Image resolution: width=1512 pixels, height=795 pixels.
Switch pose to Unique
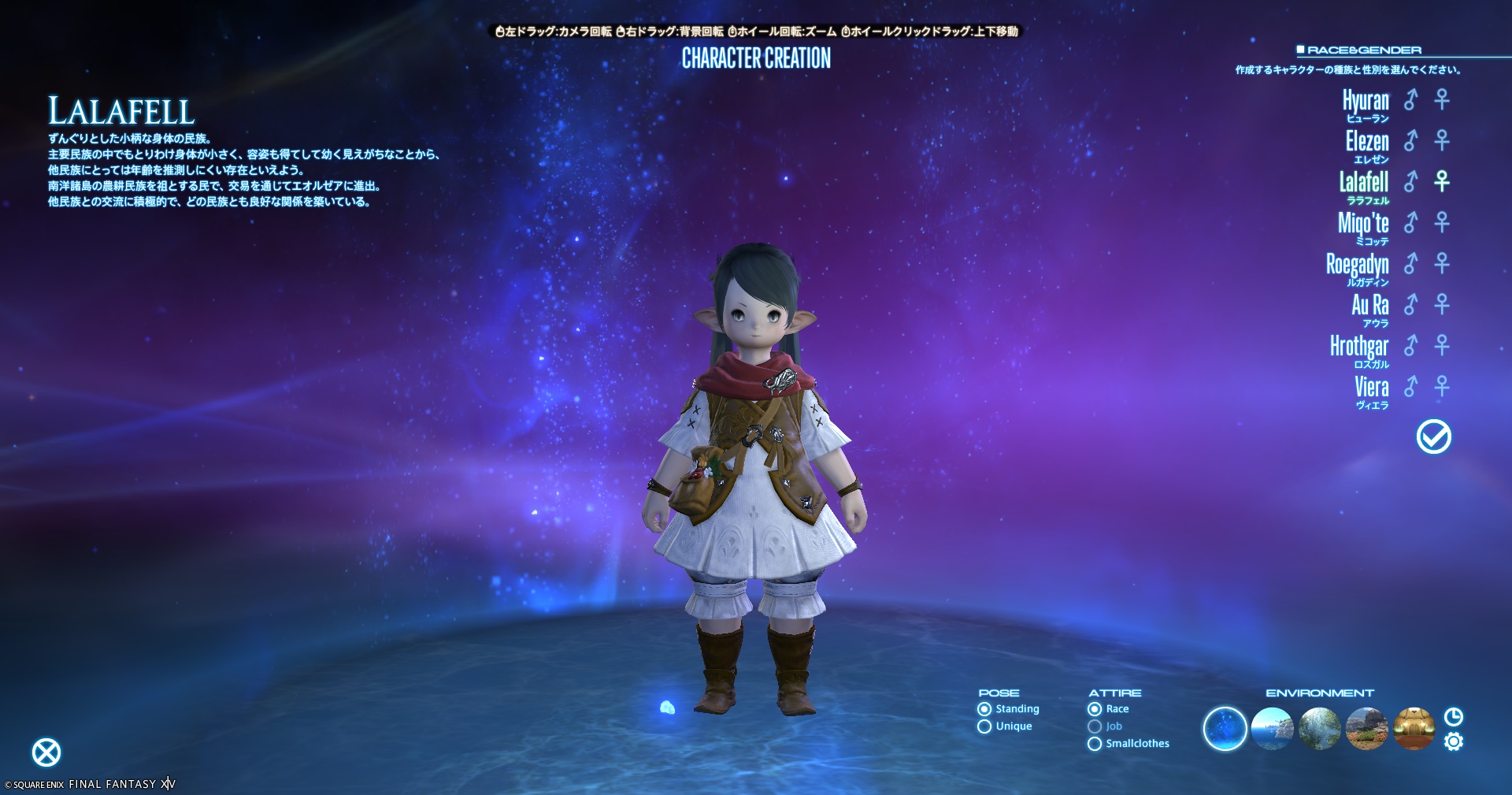click(x=984, y=726)
